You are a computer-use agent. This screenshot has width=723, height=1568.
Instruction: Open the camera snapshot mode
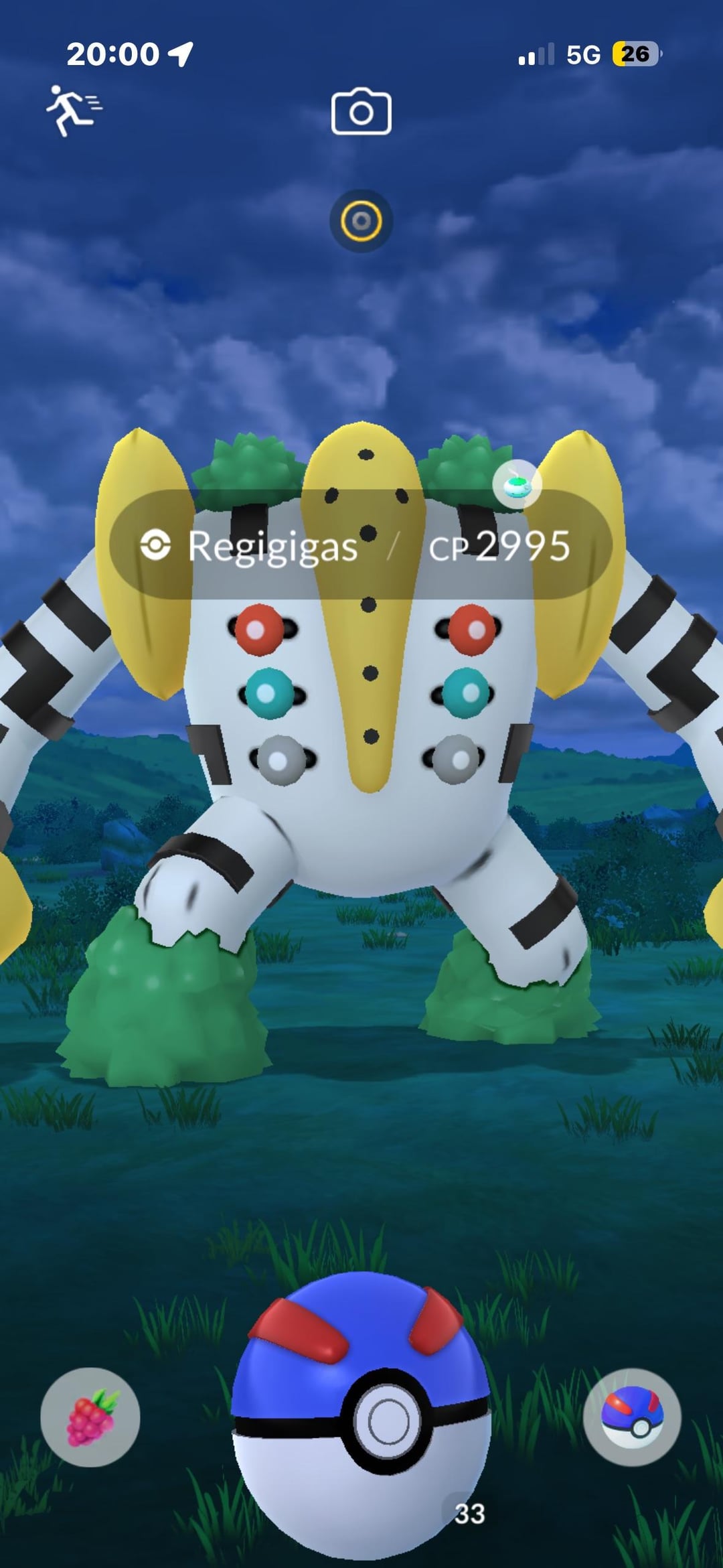coord(361,112)
